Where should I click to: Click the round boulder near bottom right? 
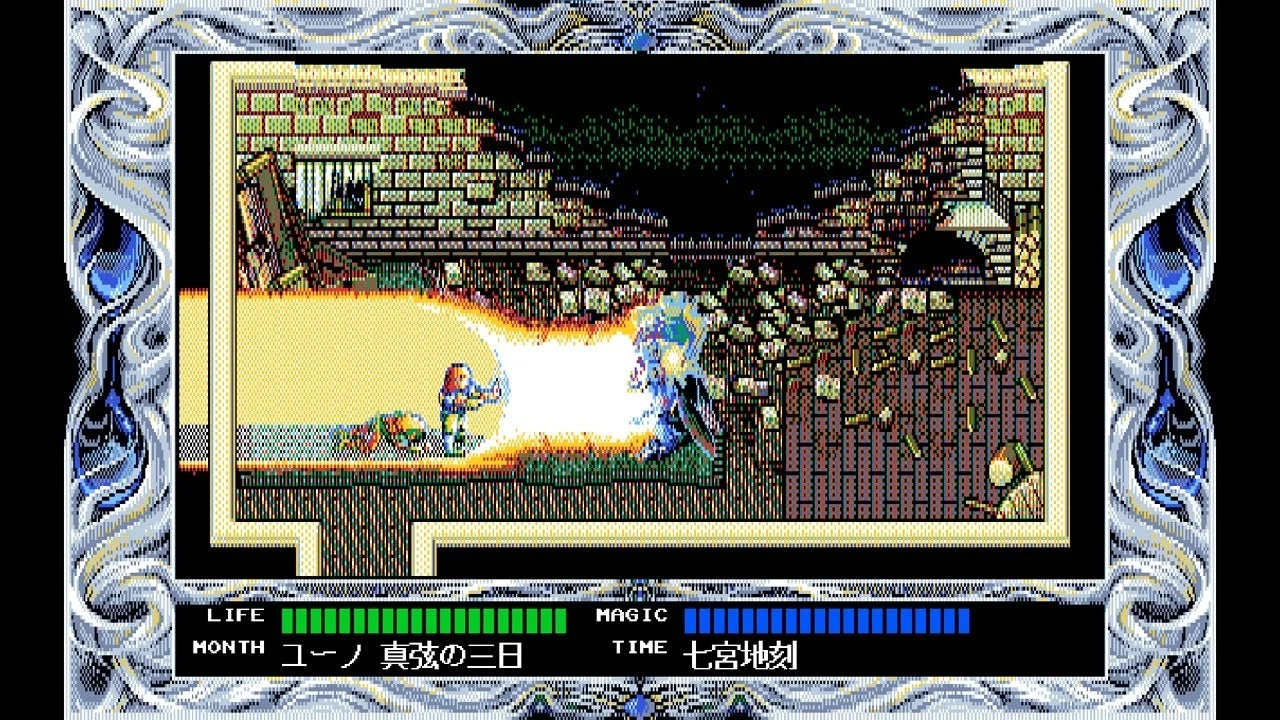point(1000,470)
